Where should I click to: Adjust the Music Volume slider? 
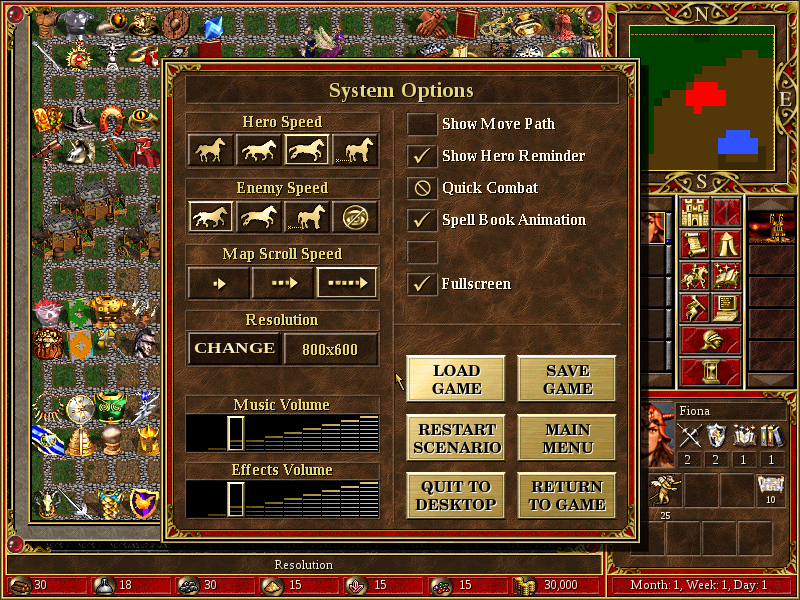pos(282,433)
